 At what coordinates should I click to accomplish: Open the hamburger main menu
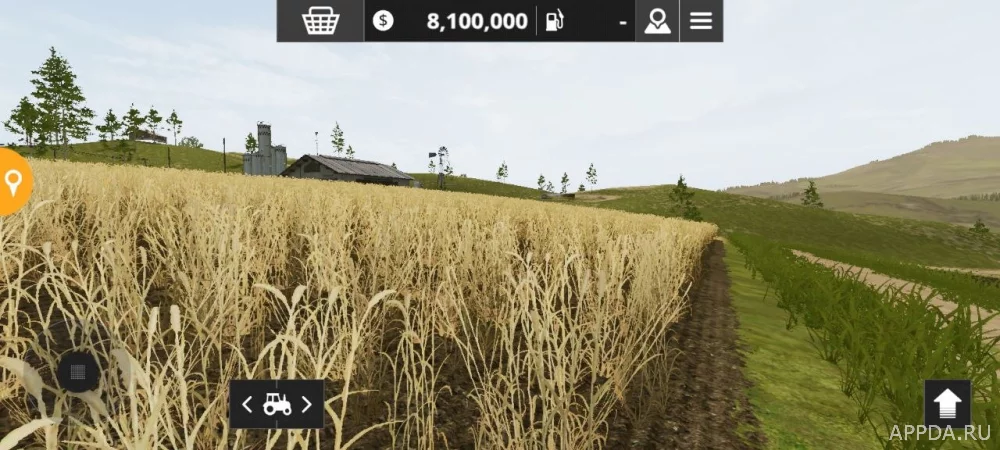701,21
